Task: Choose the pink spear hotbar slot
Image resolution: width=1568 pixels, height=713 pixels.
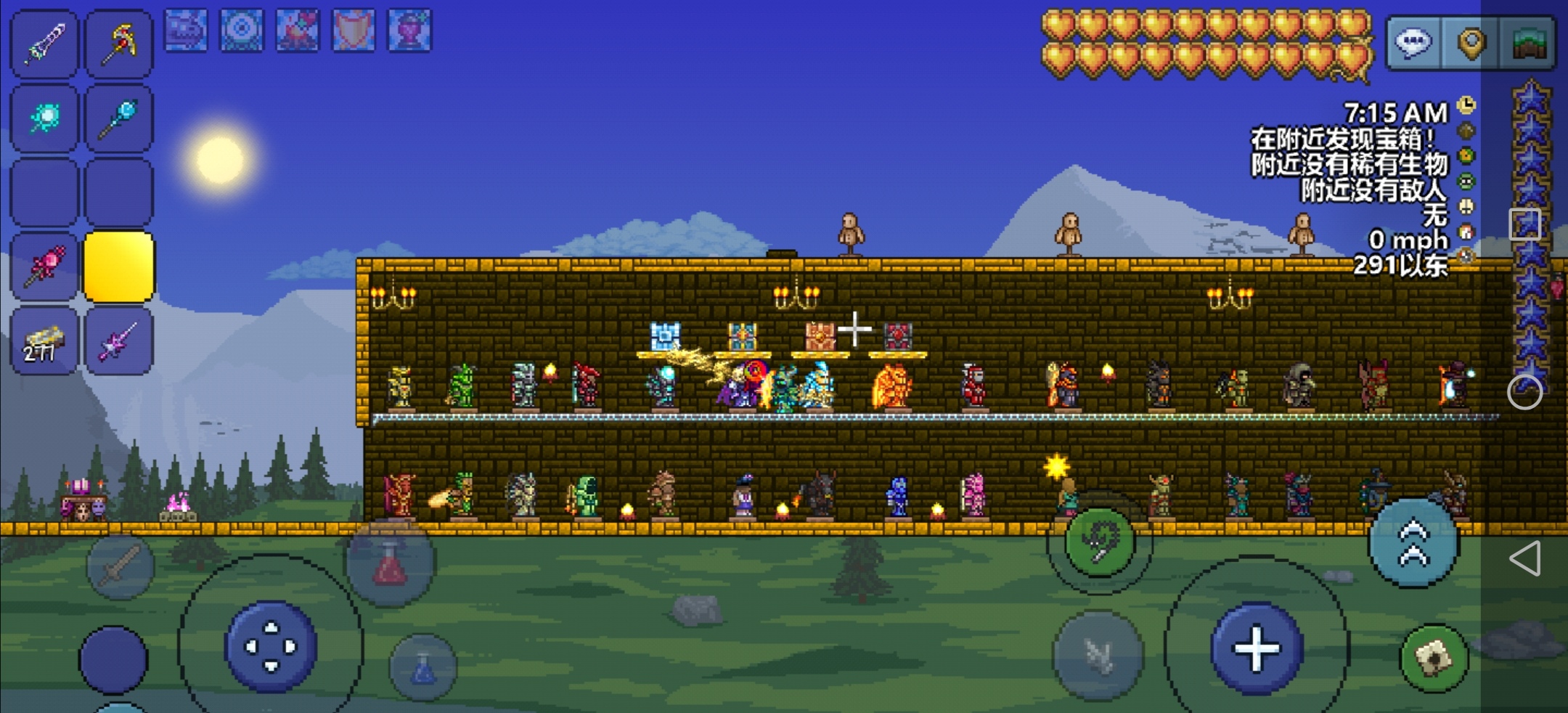Action: pos(119,341)
